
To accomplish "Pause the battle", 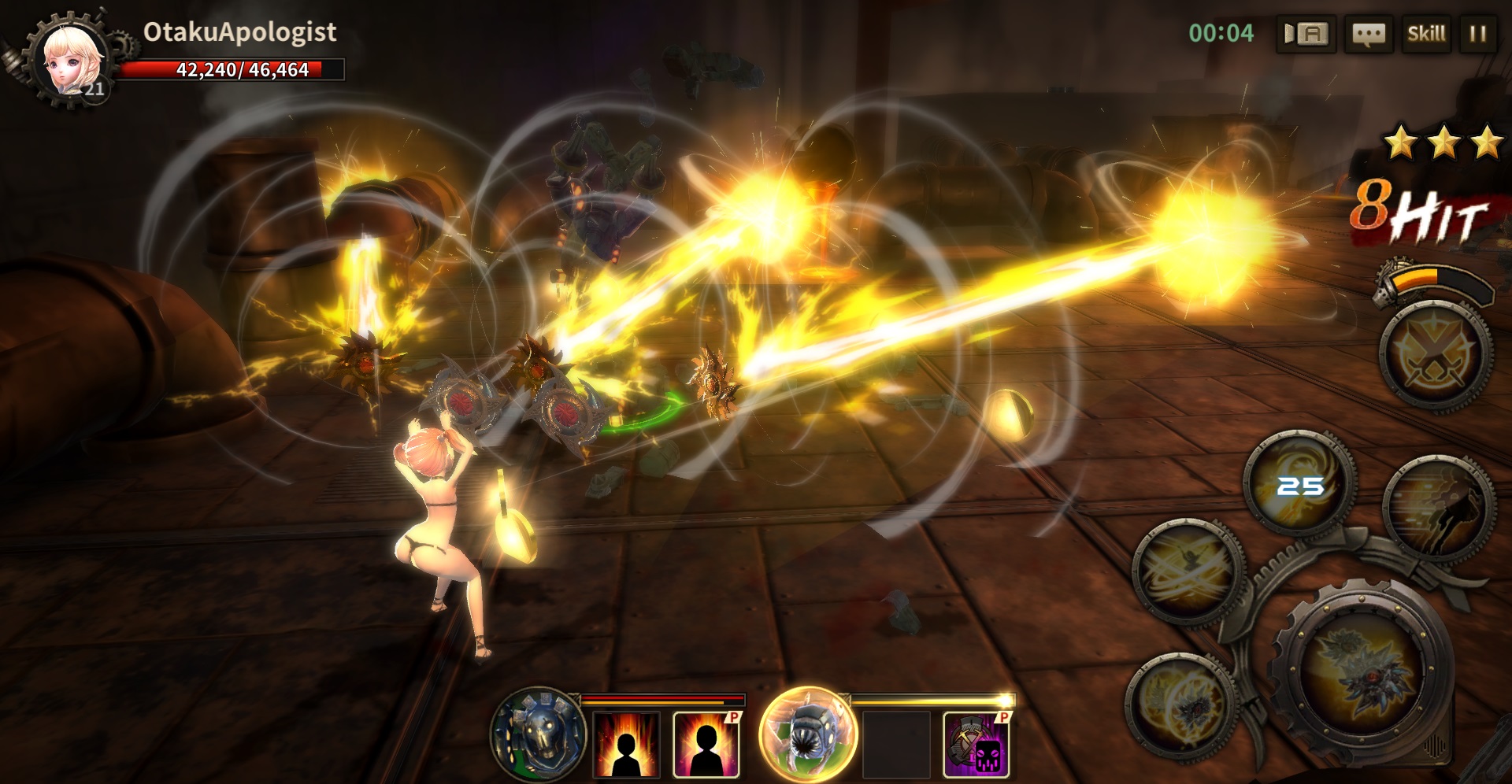I will tap(1478, 34).
